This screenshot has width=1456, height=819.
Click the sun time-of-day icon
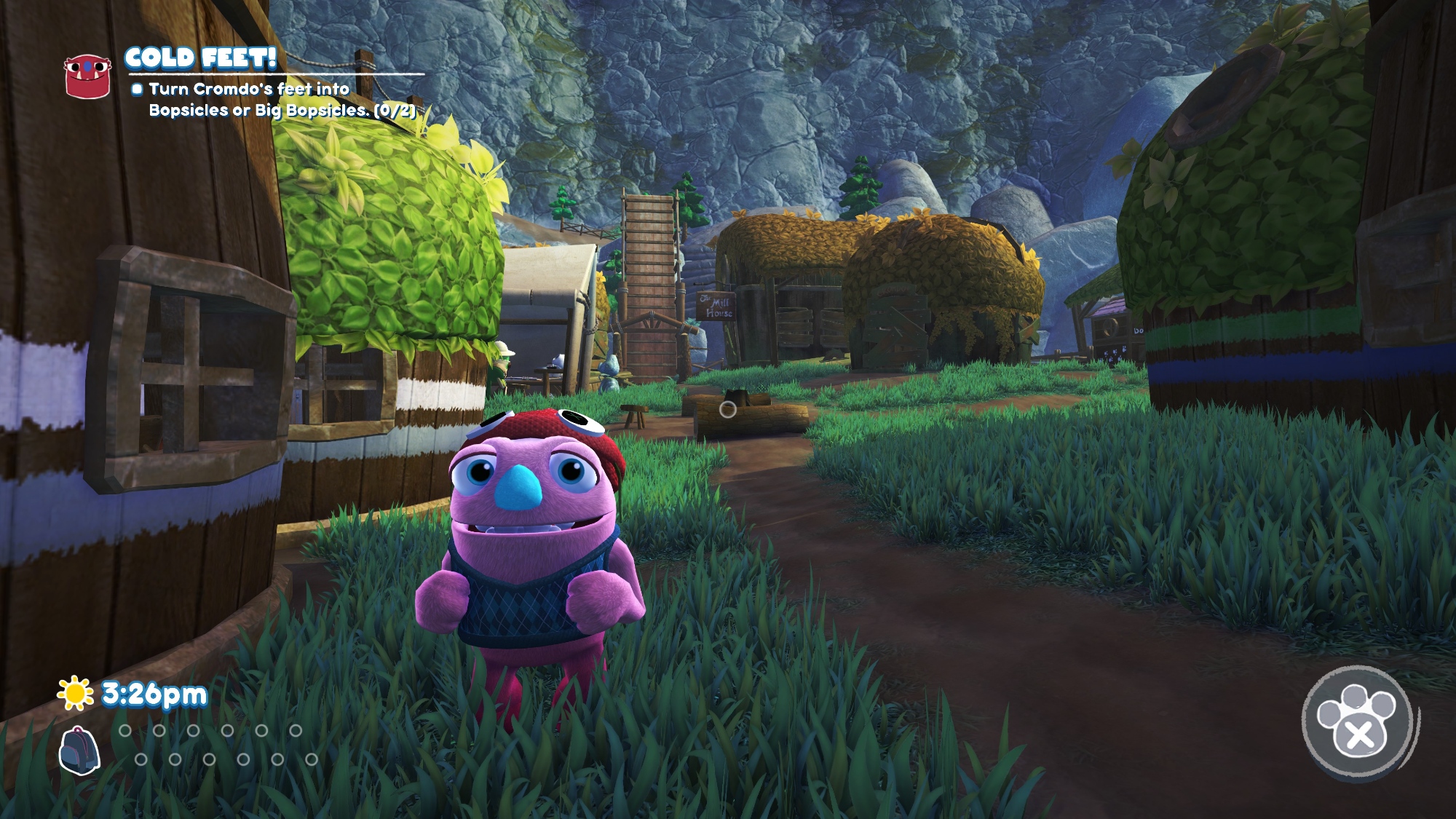coord(76,693)
